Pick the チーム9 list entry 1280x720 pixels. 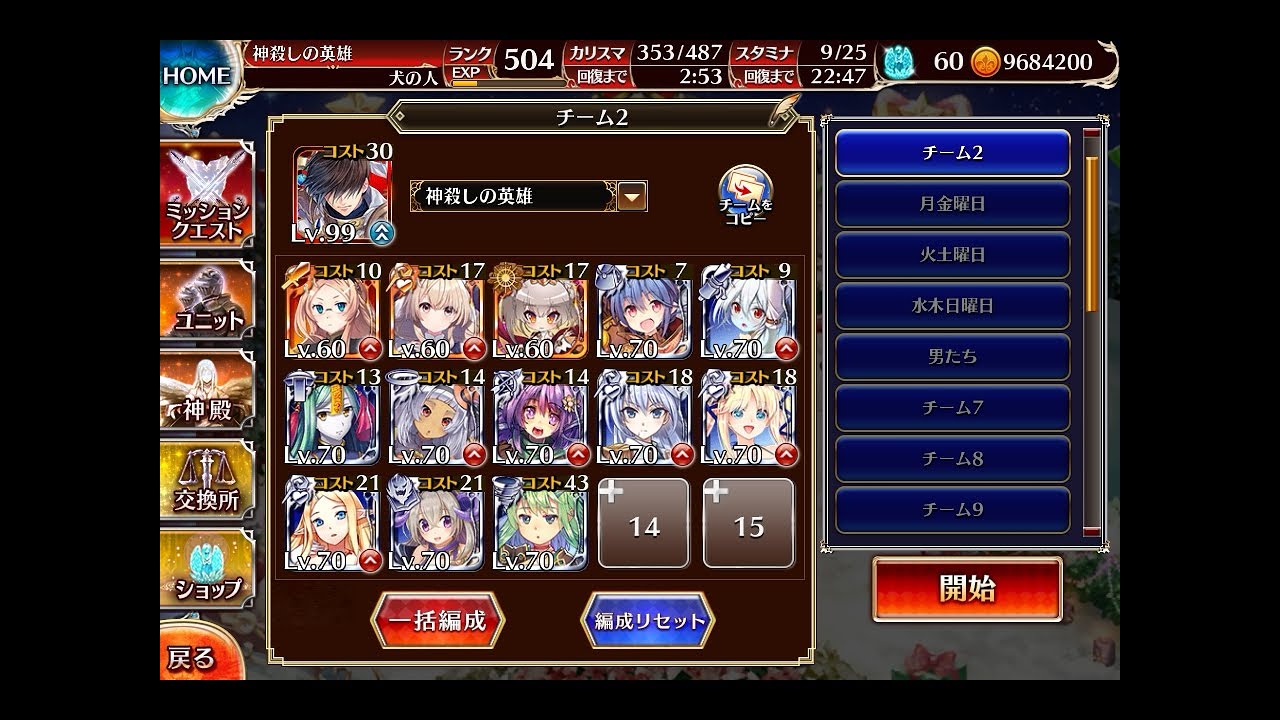(952, 510)
